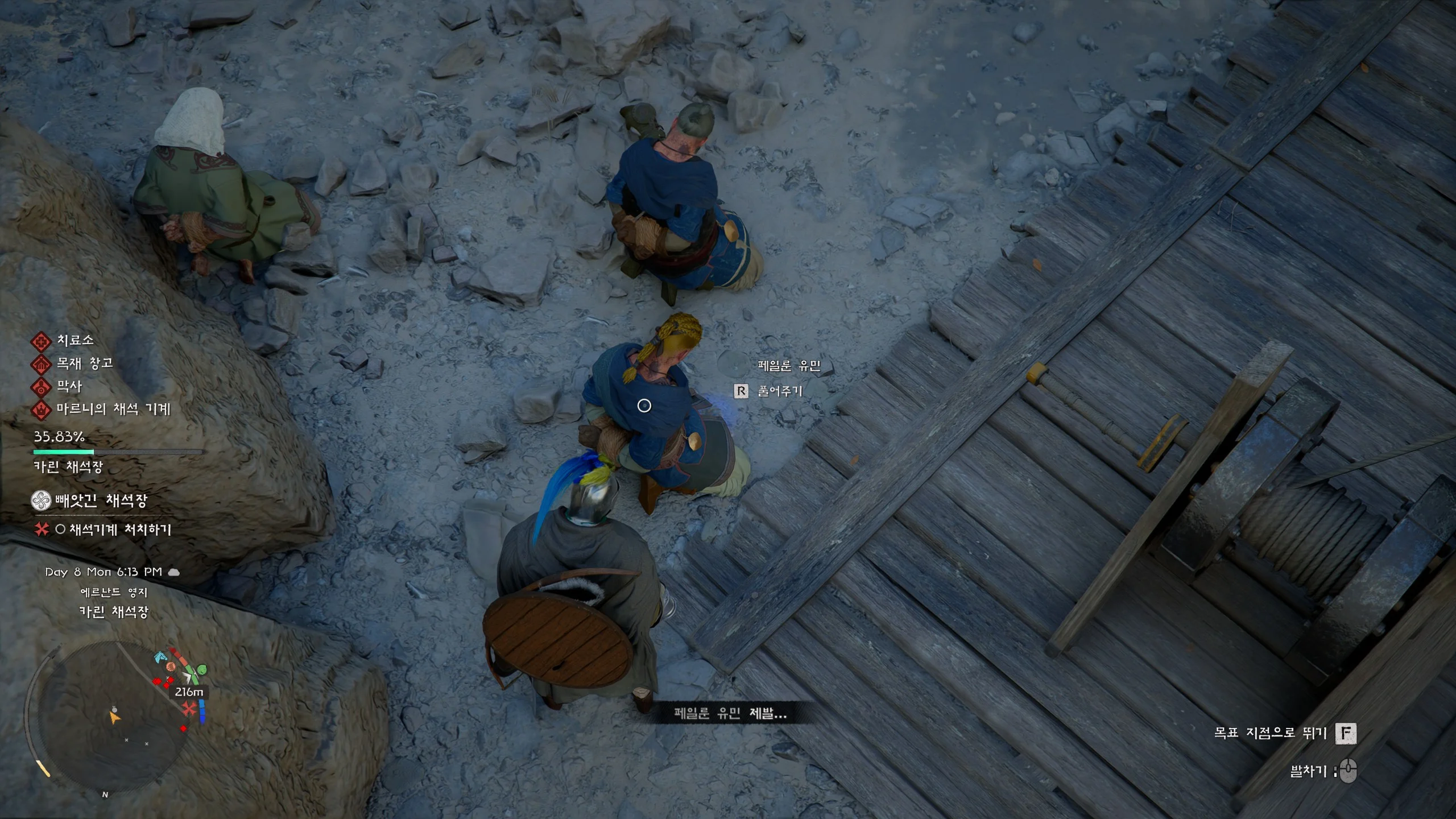This screenshot has width=1456, height=819.
Task: Open the 빼앗긴 채석장 quest tracker
Action: (101, 500)
